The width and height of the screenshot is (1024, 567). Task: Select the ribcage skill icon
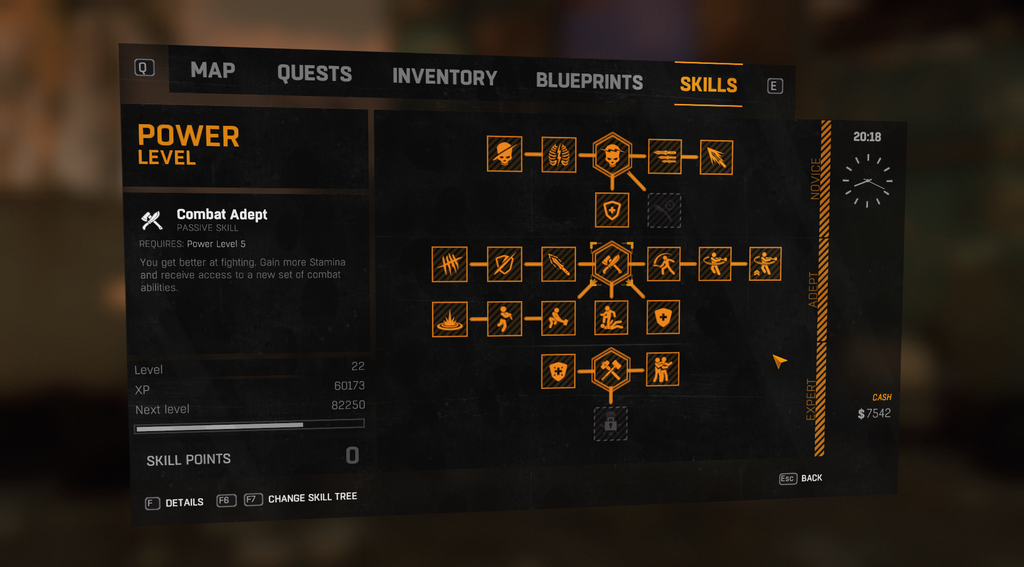[558, 155]
